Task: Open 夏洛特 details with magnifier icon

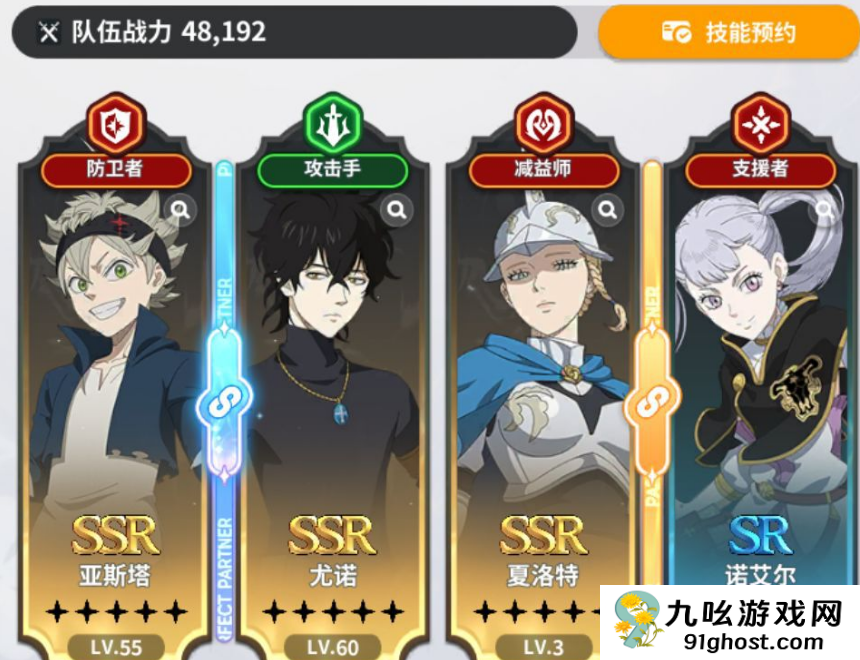Action: pos(607,209)
